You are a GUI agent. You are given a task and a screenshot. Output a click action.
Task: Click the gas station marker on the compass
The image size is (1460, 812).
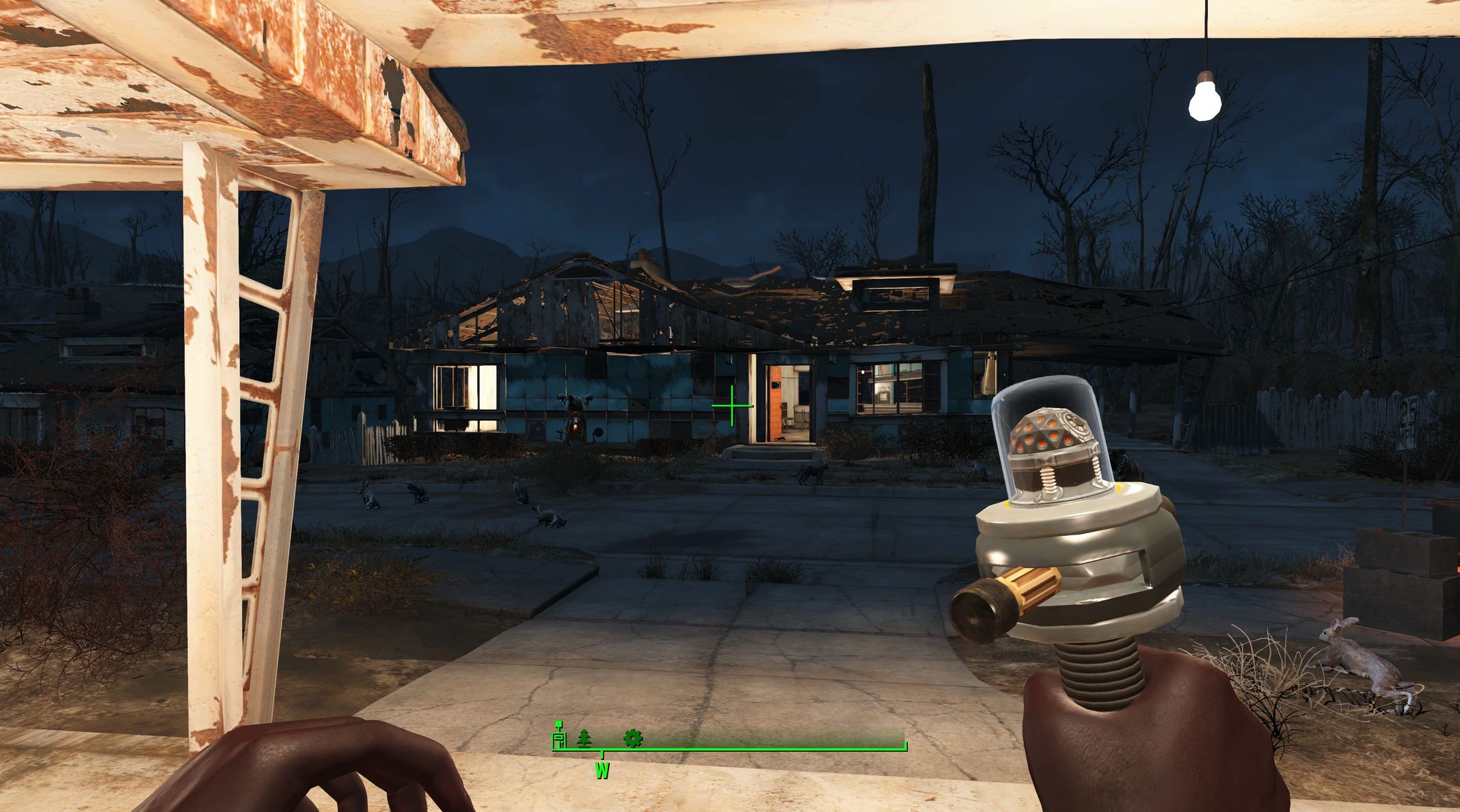tap(559, 737)
